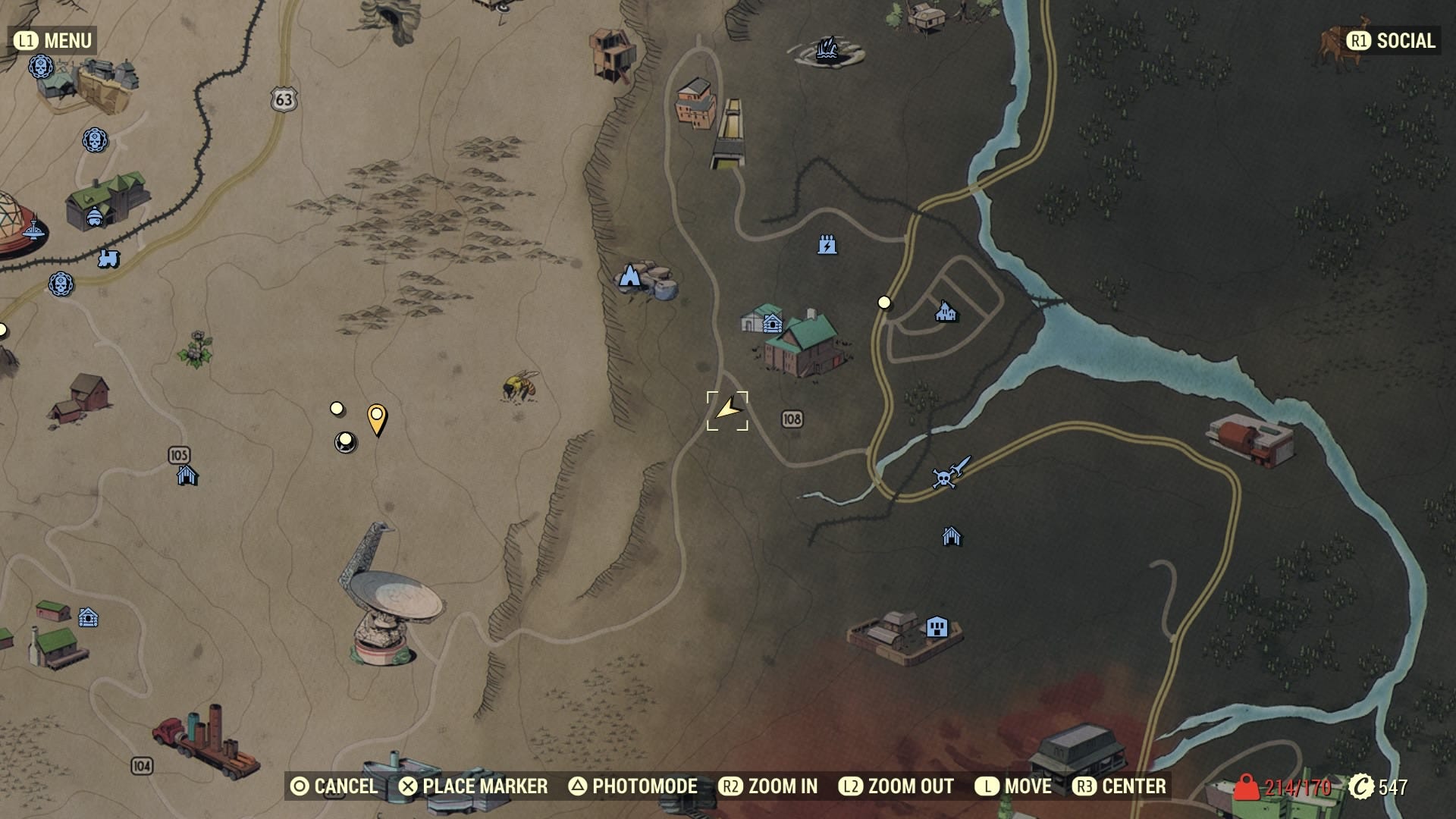Select the yellow custom map marker pin

pos(377,418)
